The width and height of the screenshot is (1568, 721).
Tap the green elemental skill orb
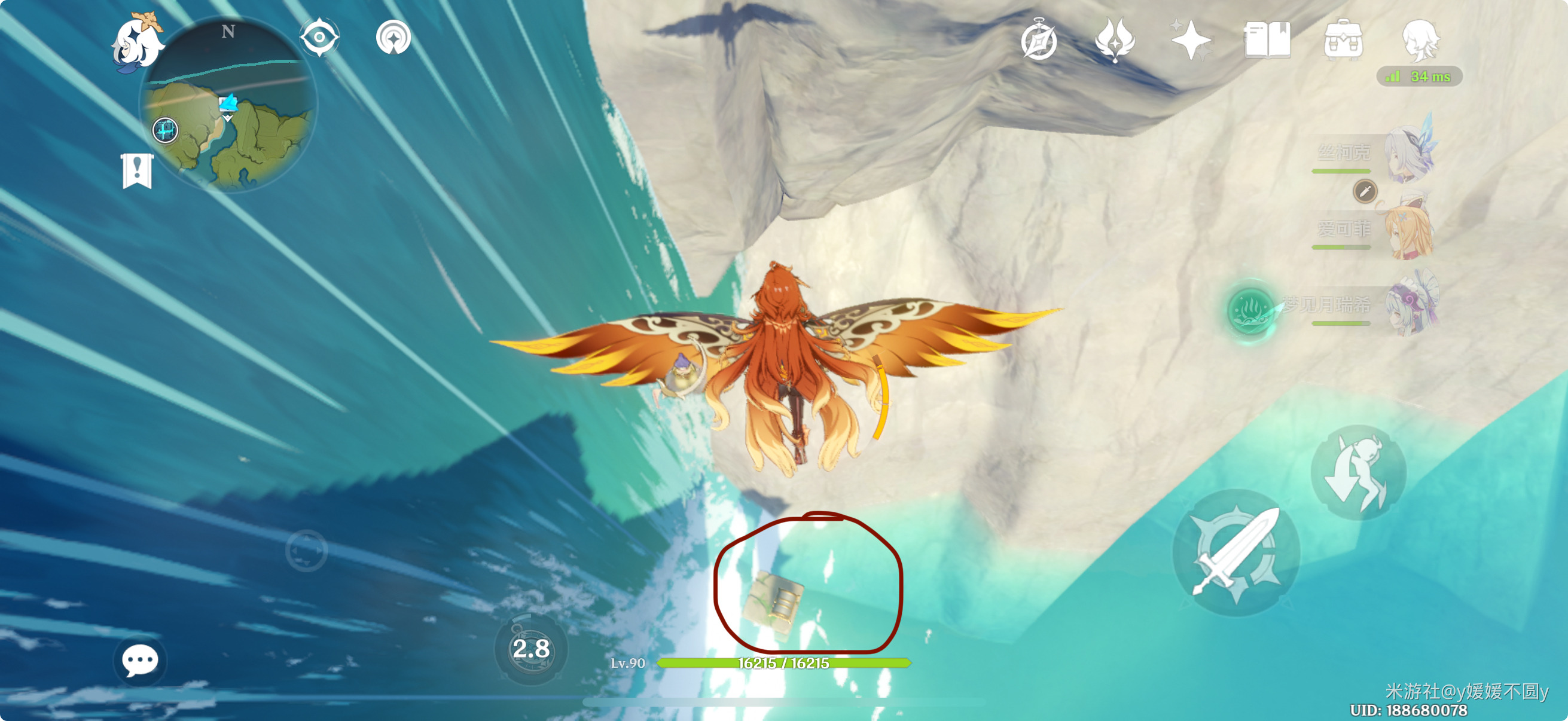pos(1250,310)
